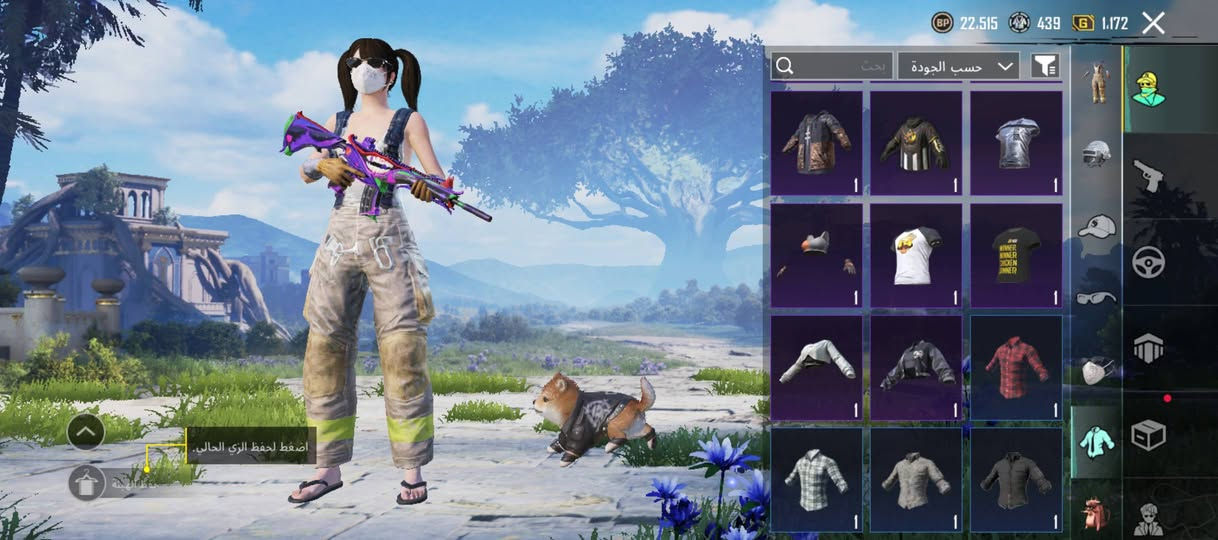This screenshot has height=540, width=1218.
Task: Show the sunglasses category
Action: click(1097, 297)
